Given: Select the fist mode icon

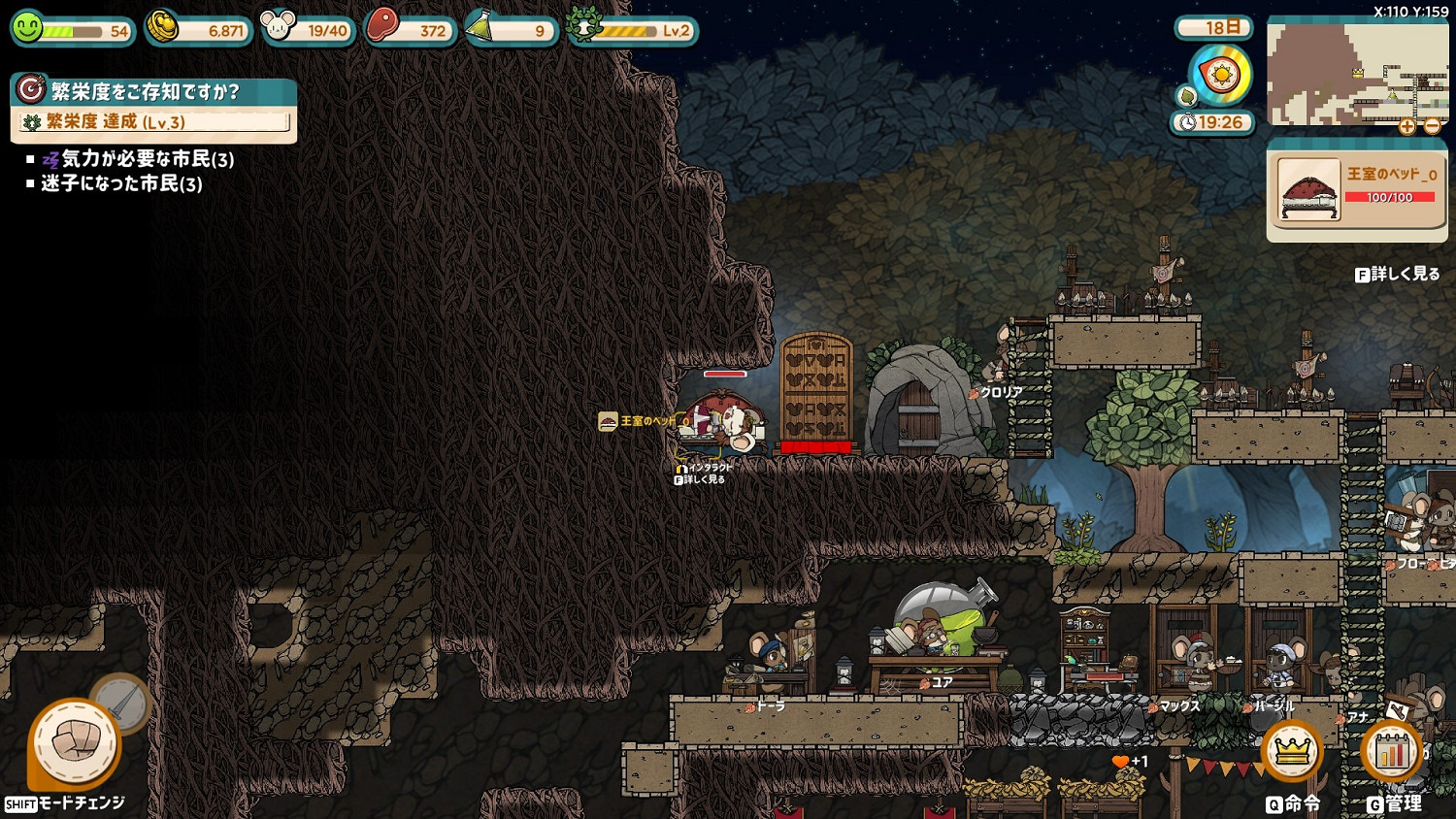Looking at the screenshot, I should click(75, 744).
